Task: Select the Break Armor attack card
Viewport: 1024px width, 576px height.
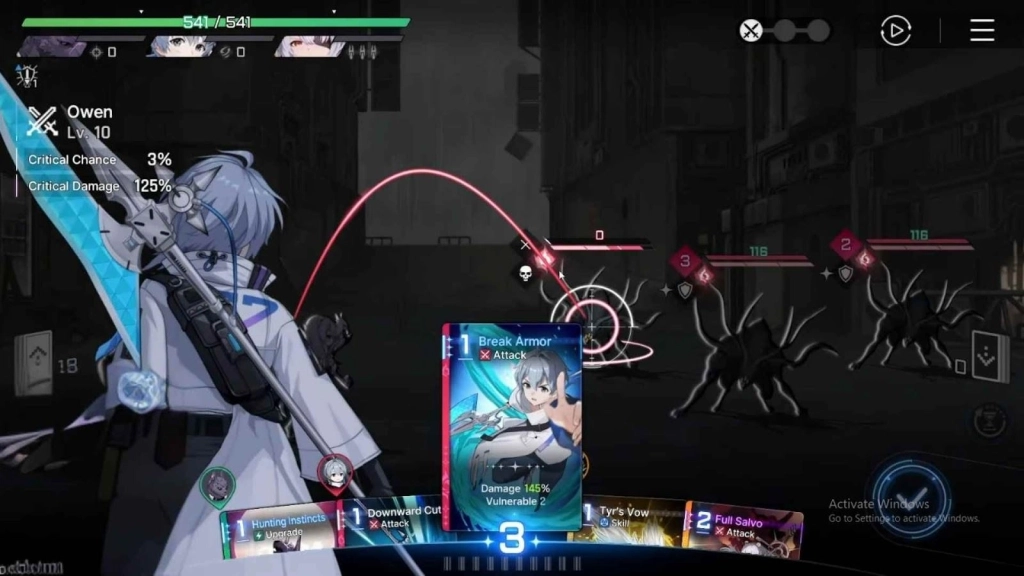Action: [512, 425]
